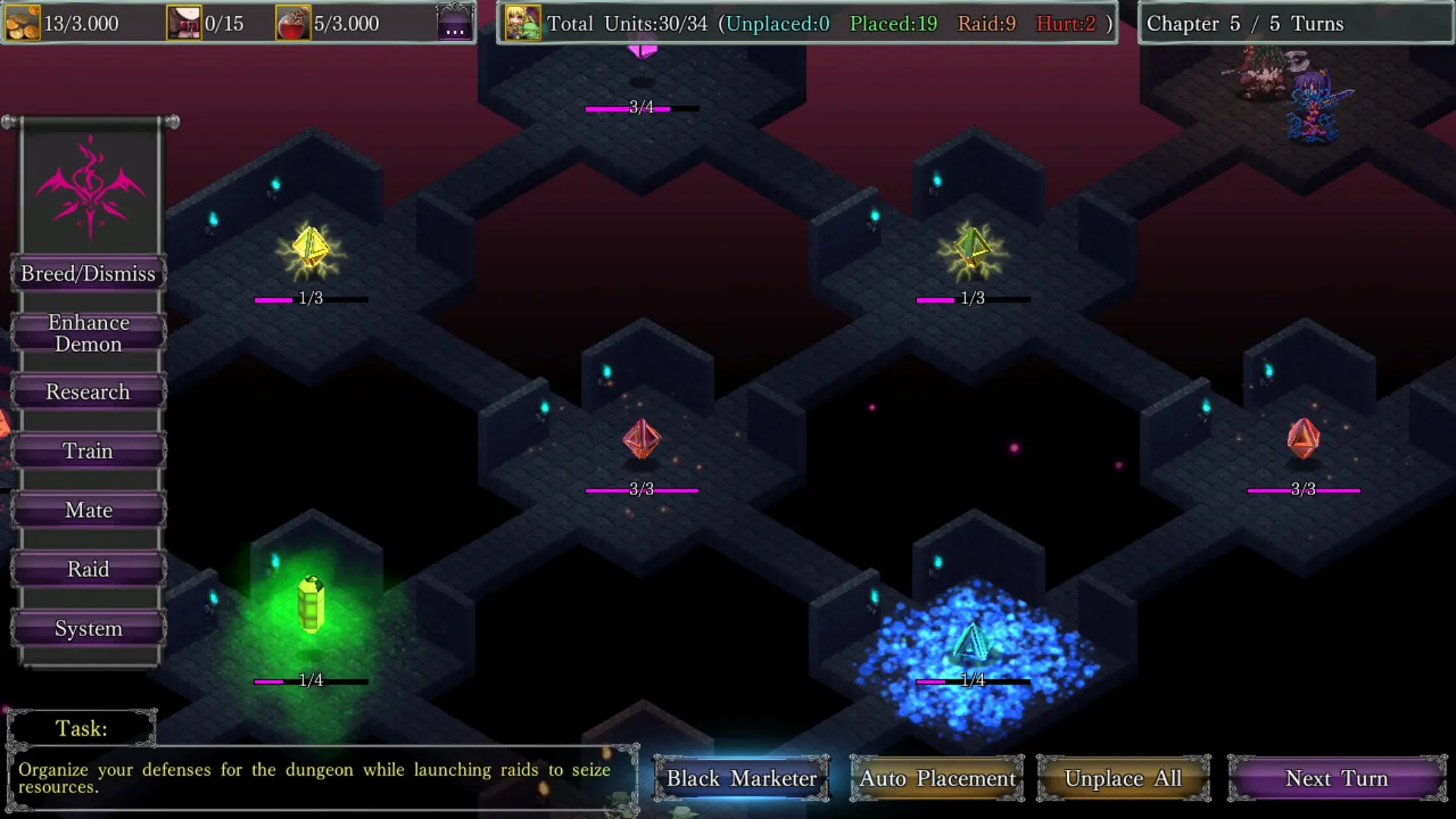1456x819 pixels.
Task: Click the purple ellipsis resource icon
Action: coord(455,23)
